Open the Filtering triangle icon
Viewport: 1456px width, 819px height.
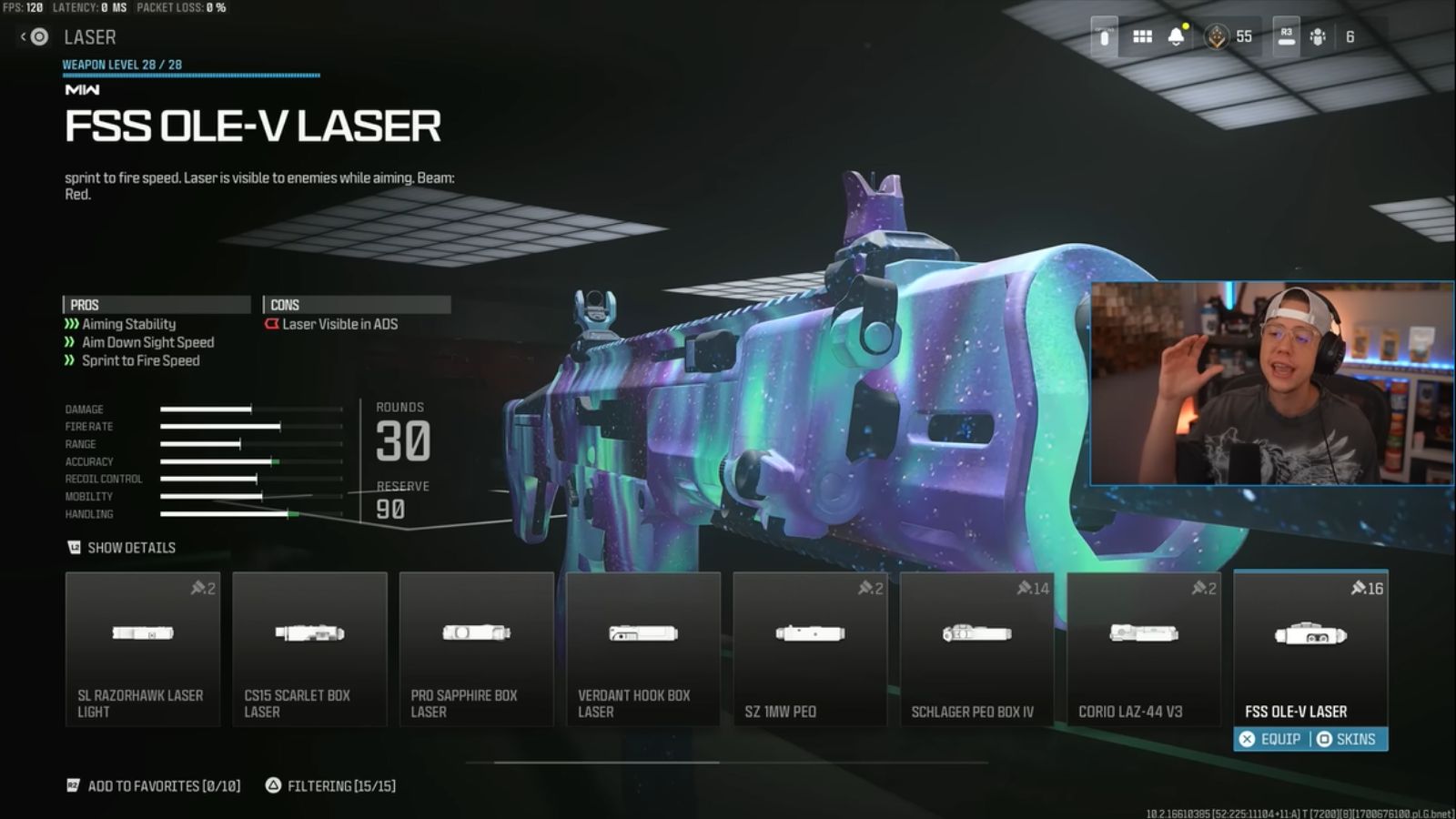click(273, 784)
